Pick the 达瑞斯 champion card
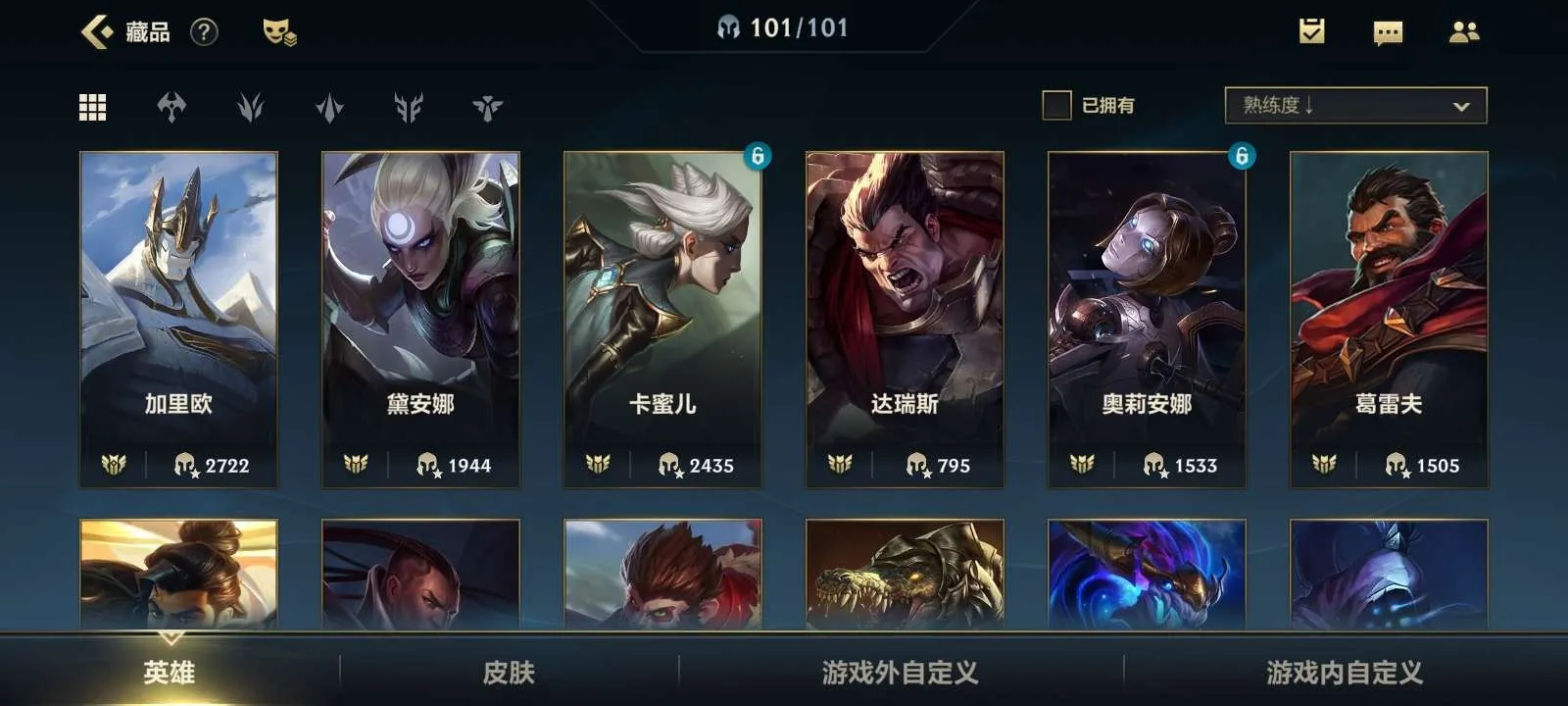1568x706 pixels. [905, 319]
